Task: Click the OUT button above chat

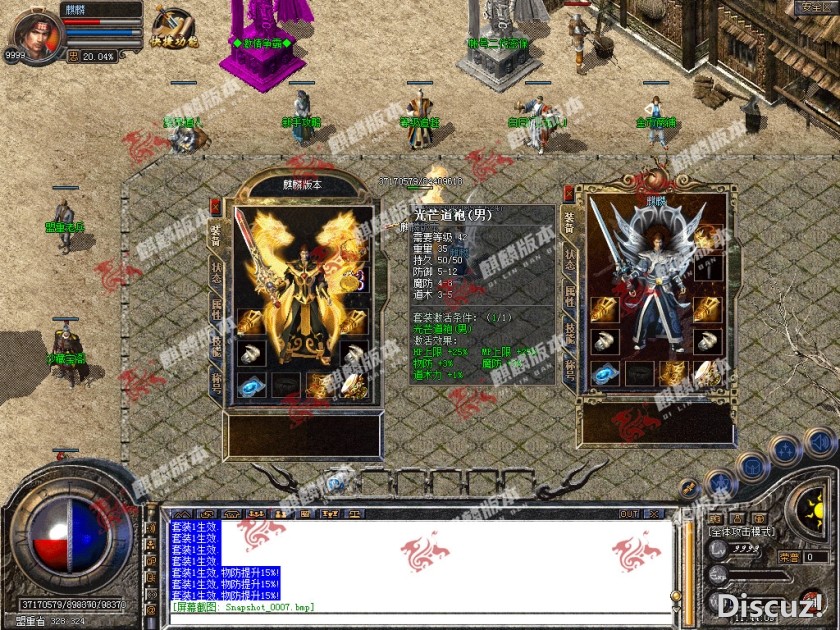Action: 629,514
